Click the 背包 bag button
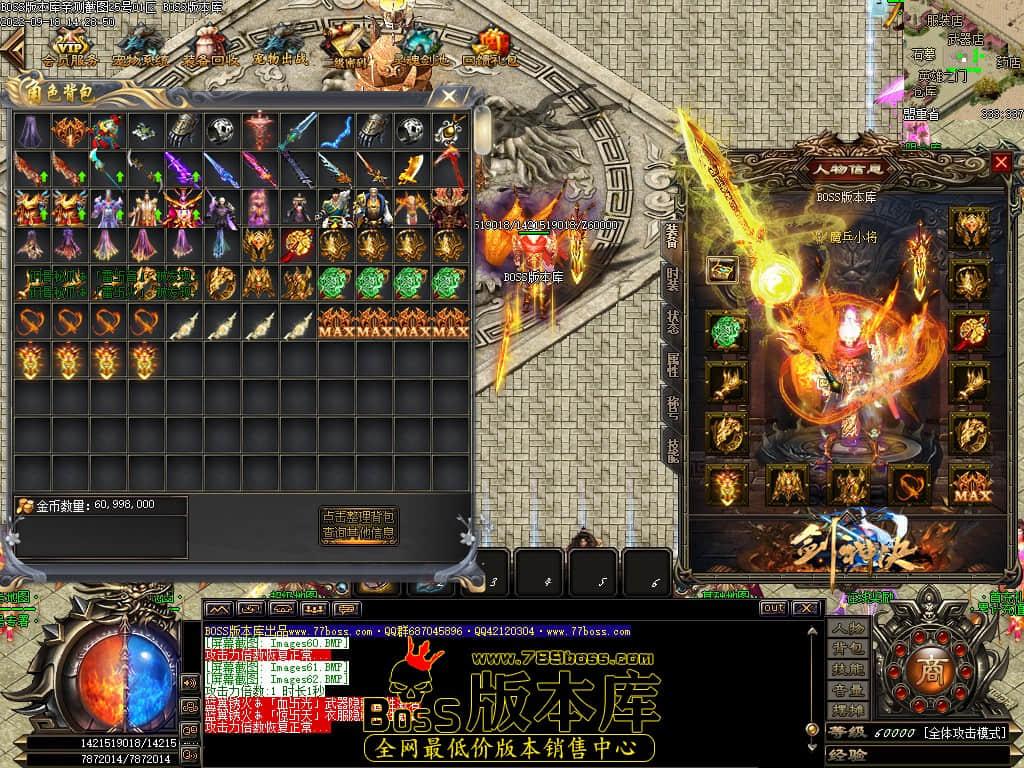Image resolution: width=1024 pixels, height=768 pixels. pos(847,649)
